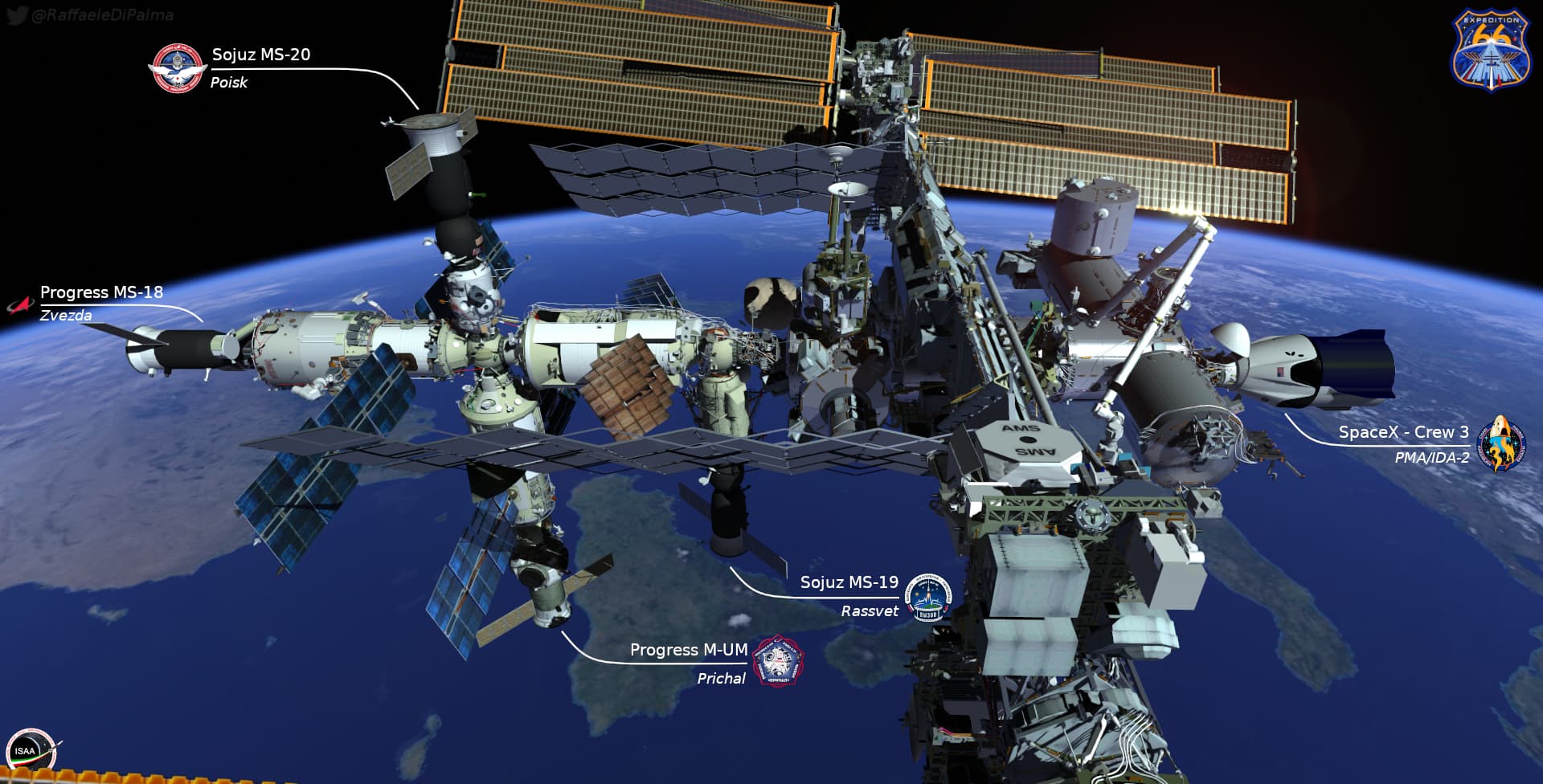This screenshot has width=1543, height=784.
Task: Click the ISAA logo badge
Action: [x=30, y=752]
